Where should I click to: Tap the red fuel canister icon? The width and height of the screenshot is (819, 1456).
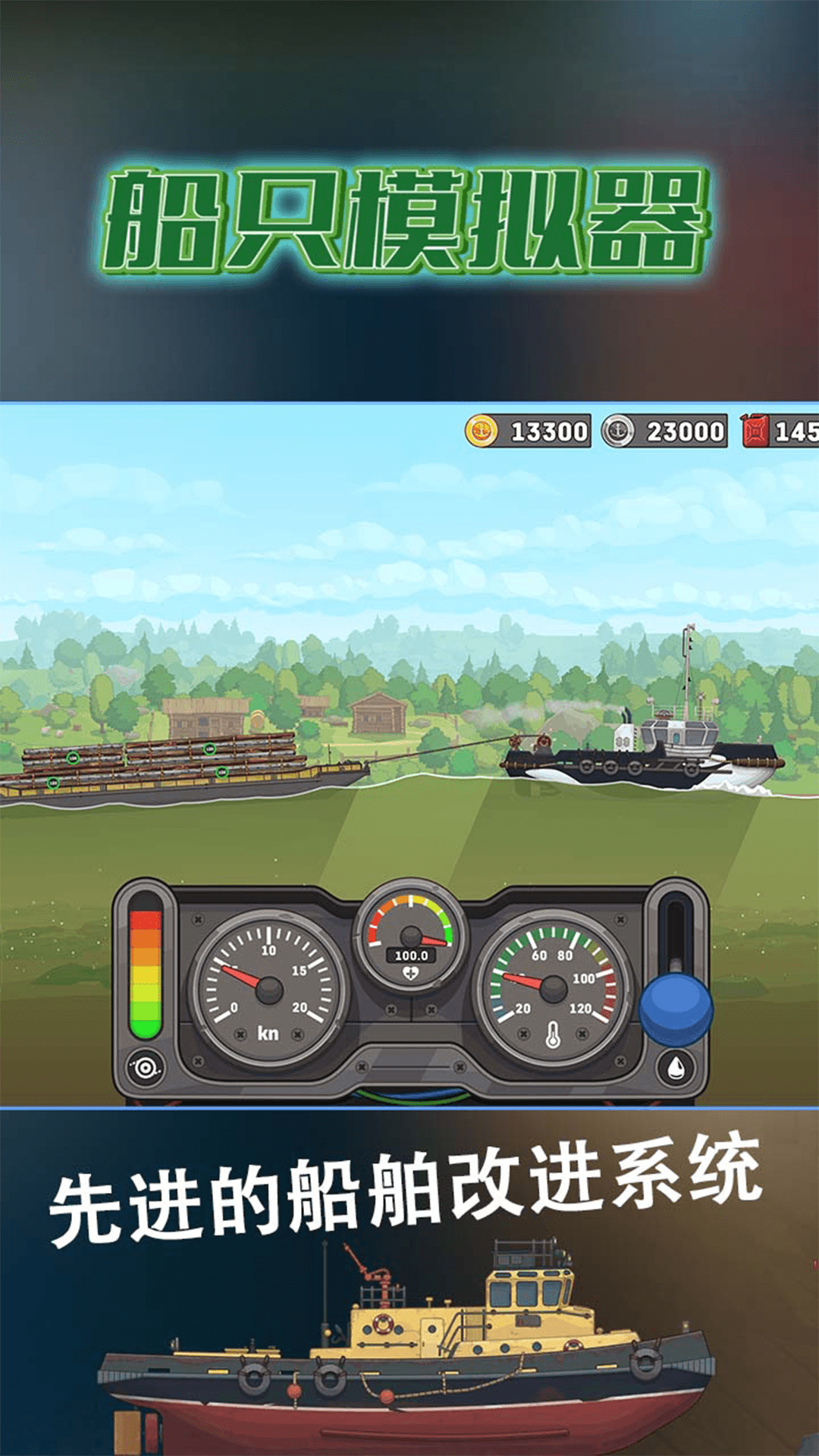click(x=755, y=431)
